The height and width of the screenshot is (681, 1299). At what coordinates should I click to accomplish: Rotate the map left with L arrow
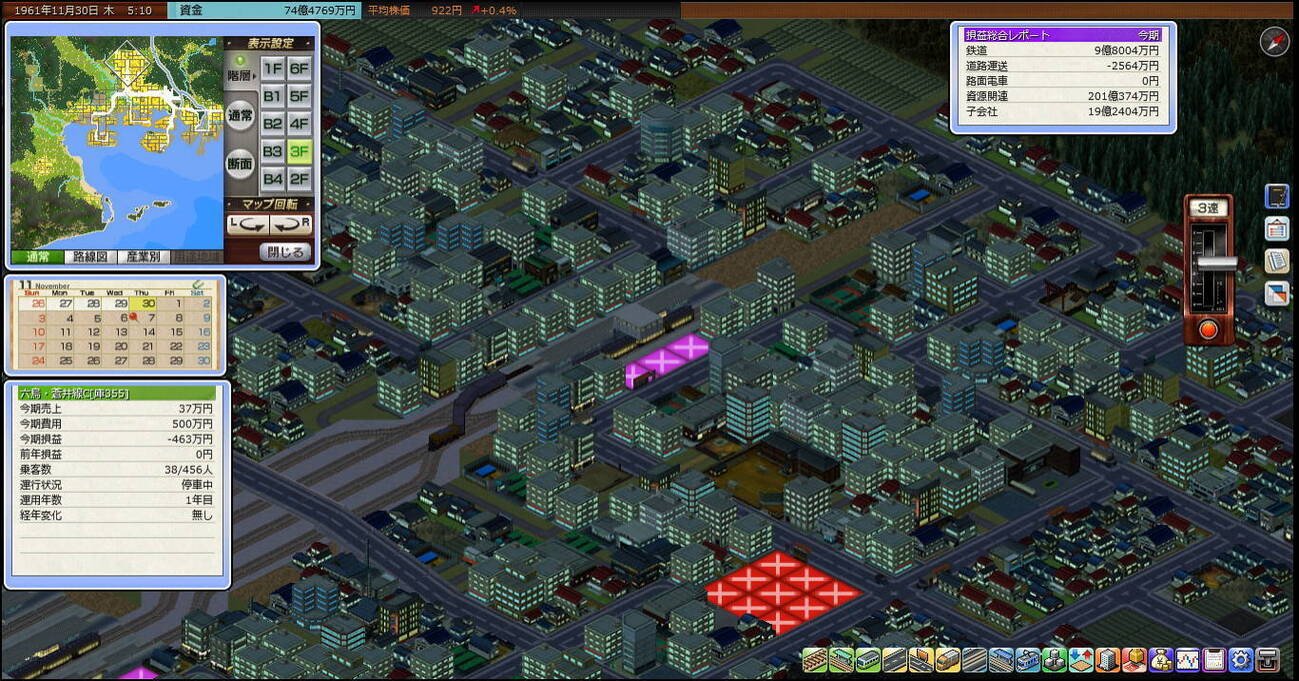tap(244, 225)
